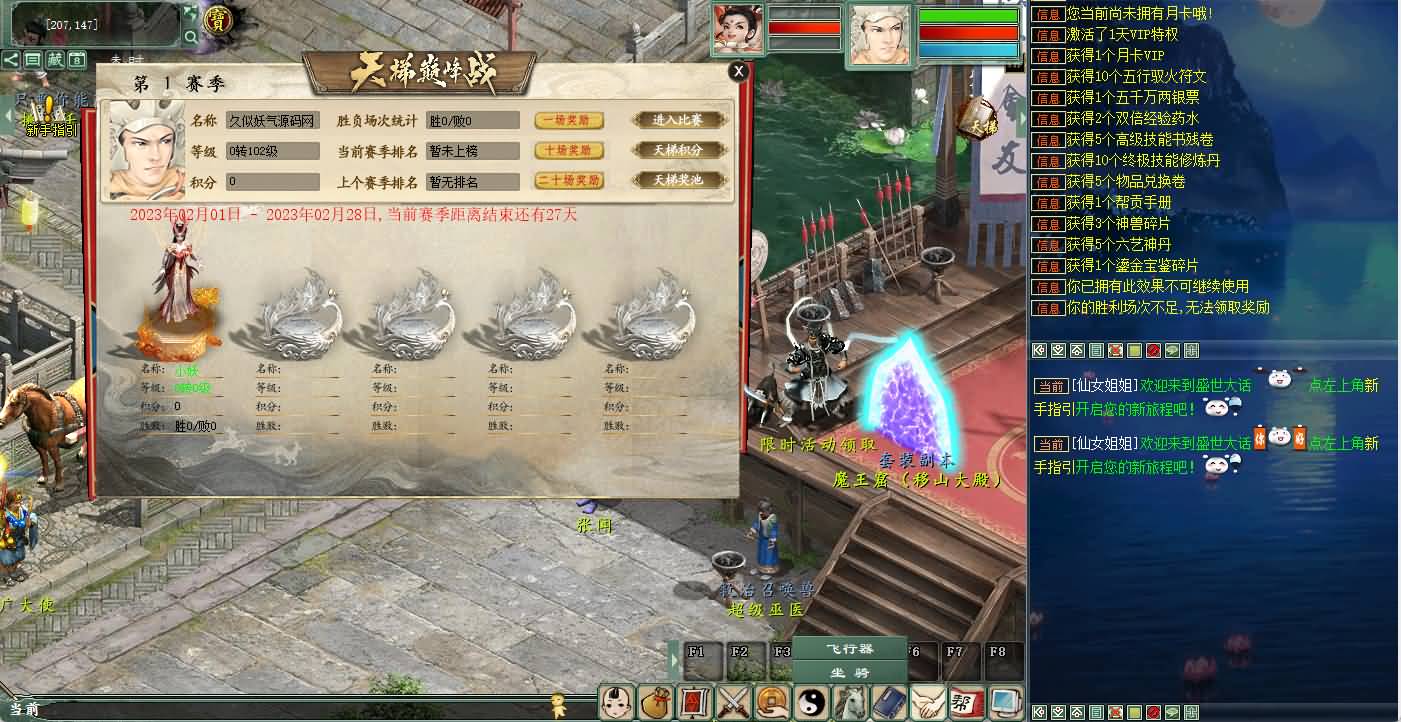Open the calendar icon showing number 8
1401x722 pixels.
(78, 60)
